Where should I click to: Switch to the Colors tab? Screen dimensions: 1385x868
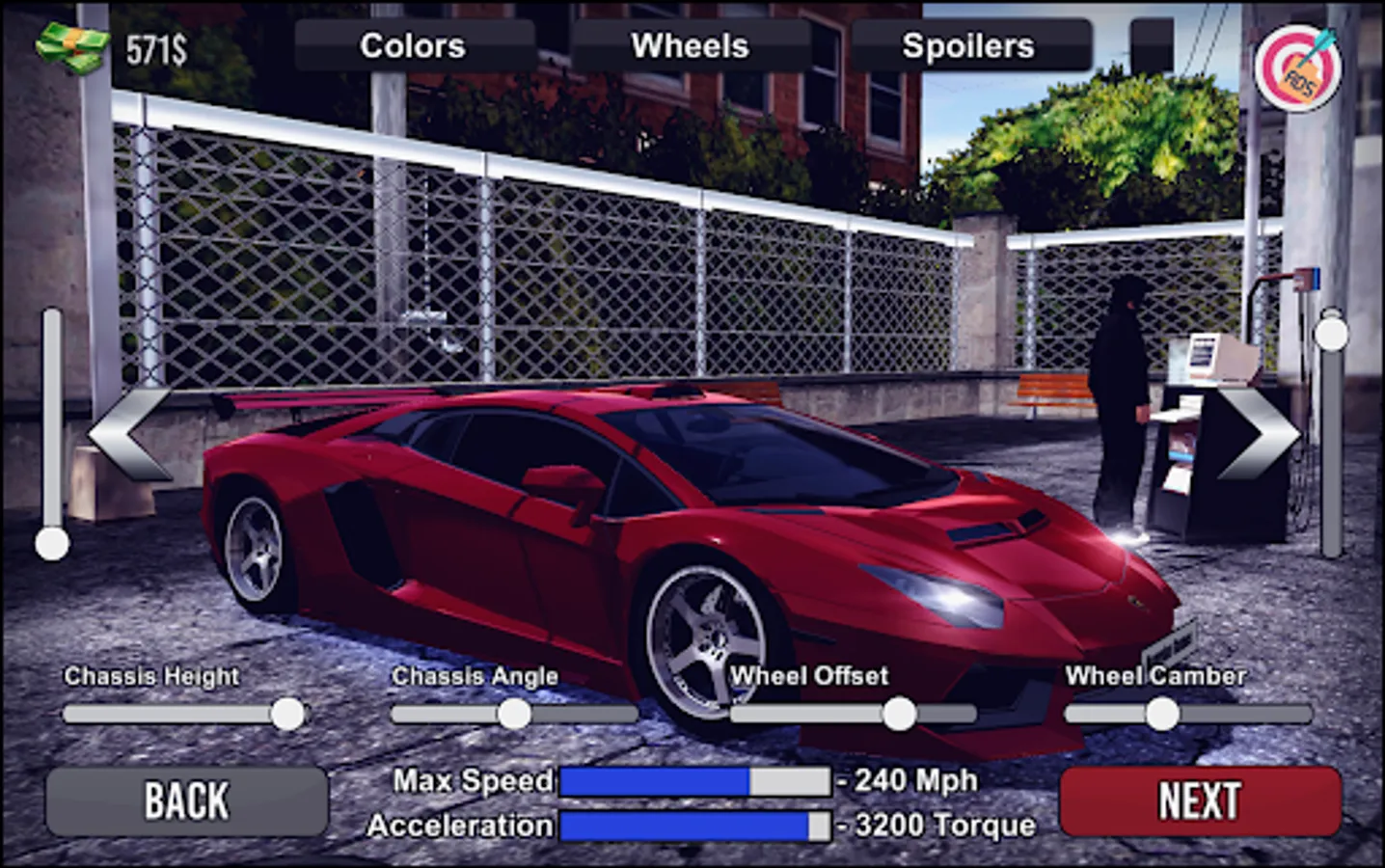[411, 44]
